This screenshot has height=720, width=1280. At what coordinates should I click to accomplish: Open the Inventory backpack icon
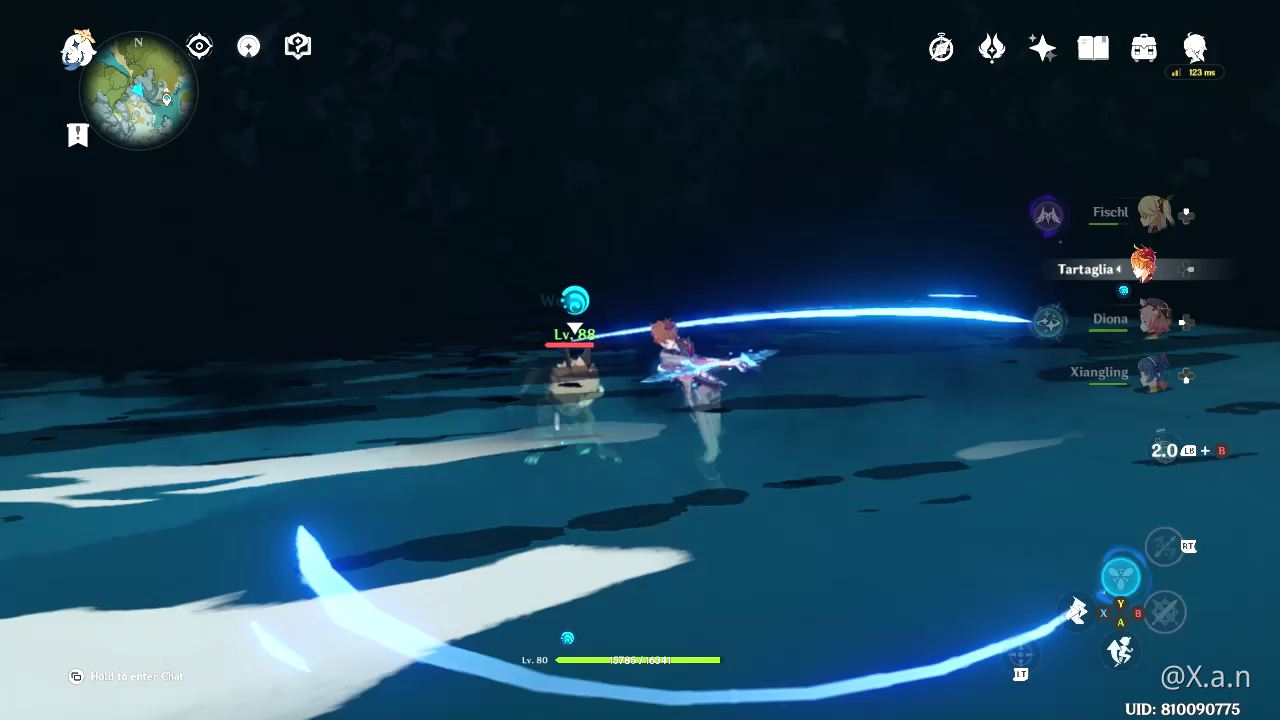tap(1143, 47)
